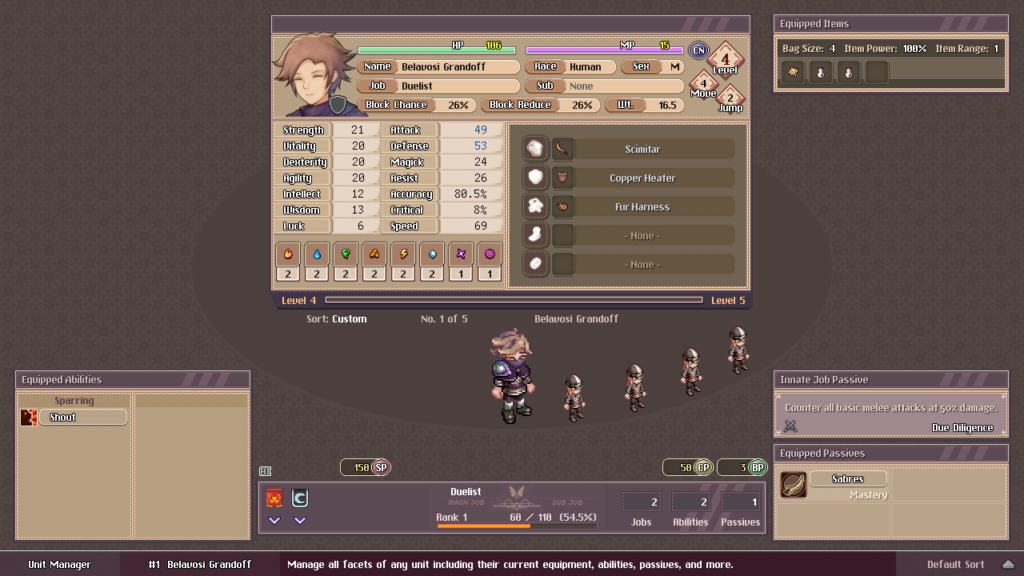Open the Passives count box
Image resolution: width=1024 pixels, height=576 pixels.
pyautogui.click(x=740, y=502)
